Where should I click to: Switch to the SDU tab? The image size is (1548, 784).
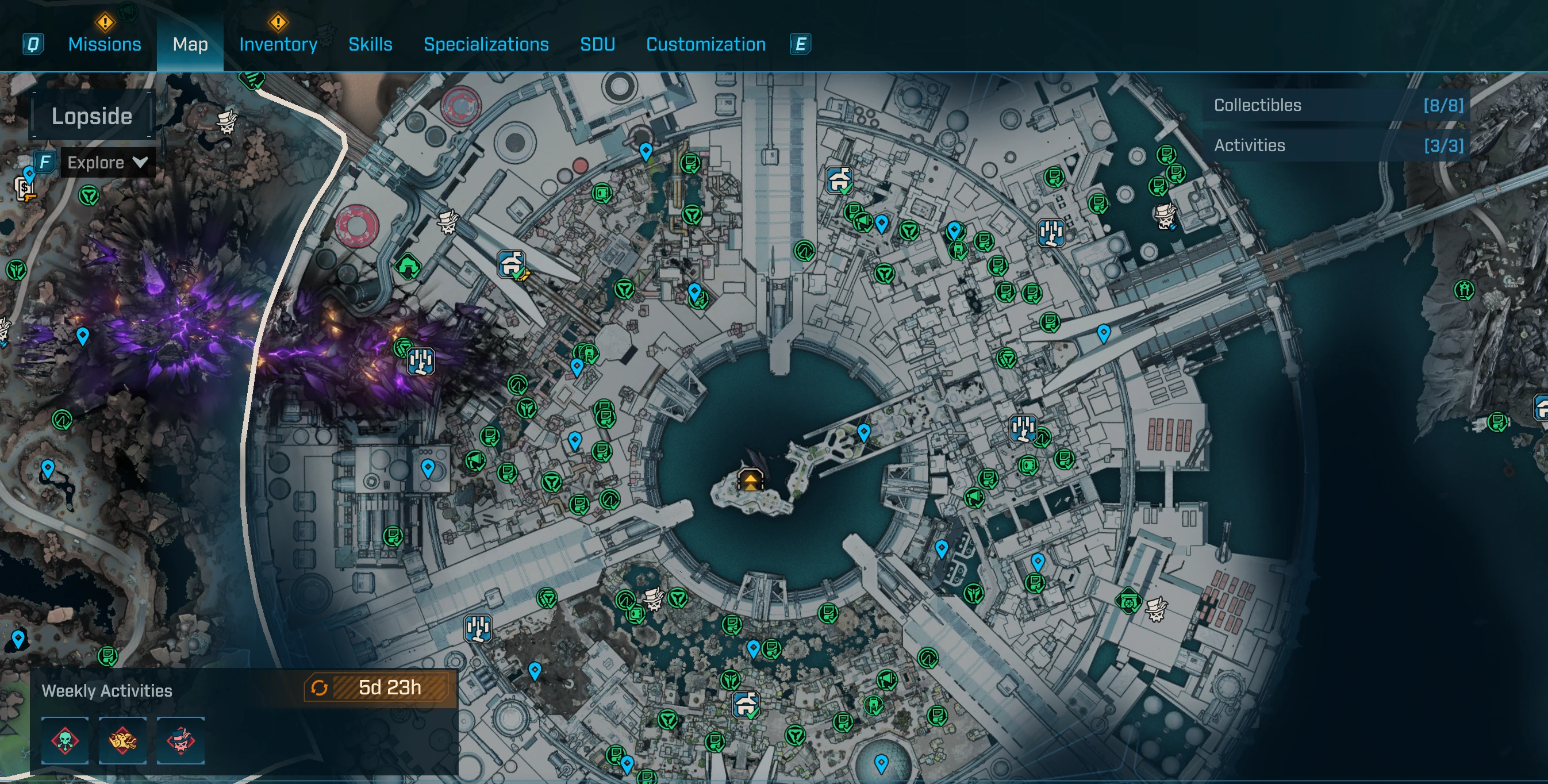(x=597, y=44)
